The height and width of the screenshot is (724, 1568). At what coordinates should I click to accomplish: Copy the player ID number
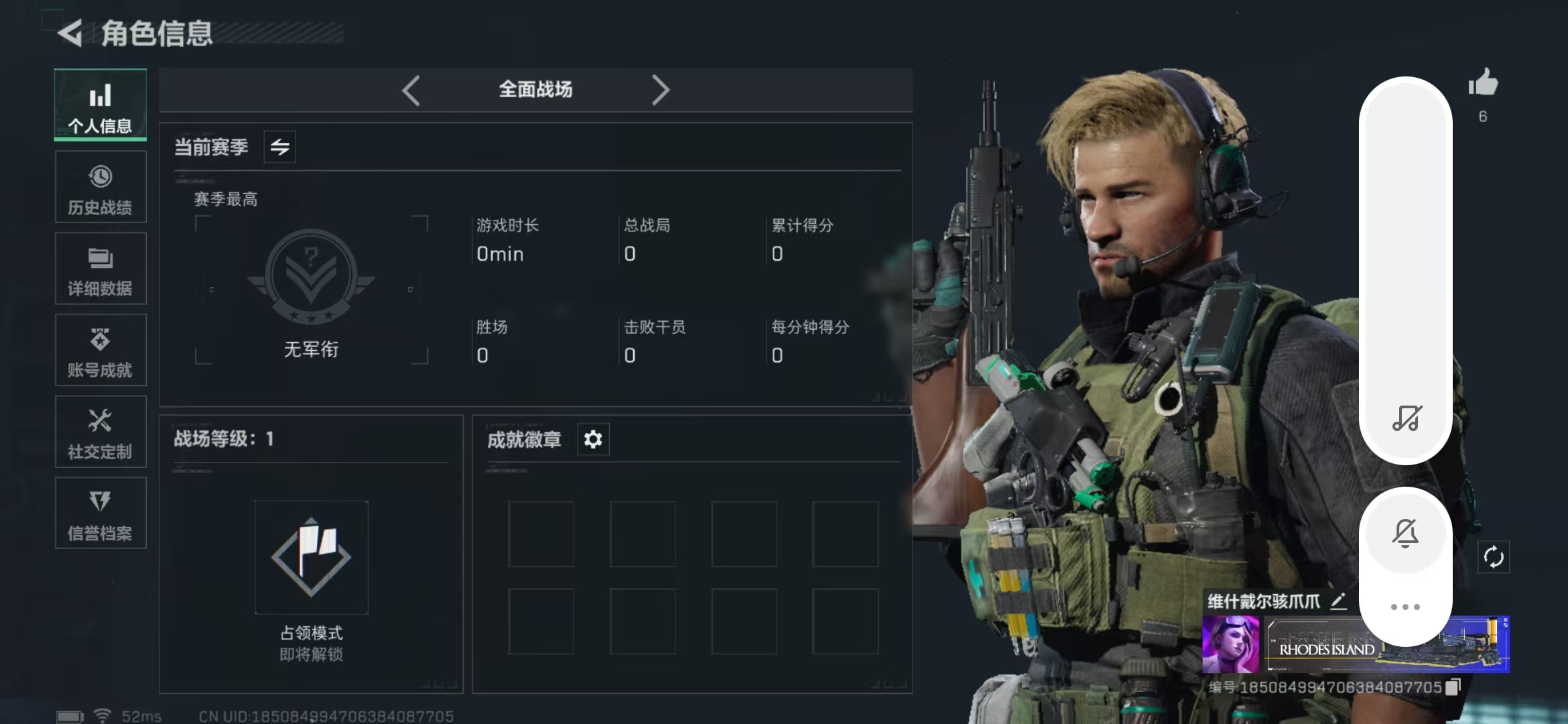(1453, 687)
